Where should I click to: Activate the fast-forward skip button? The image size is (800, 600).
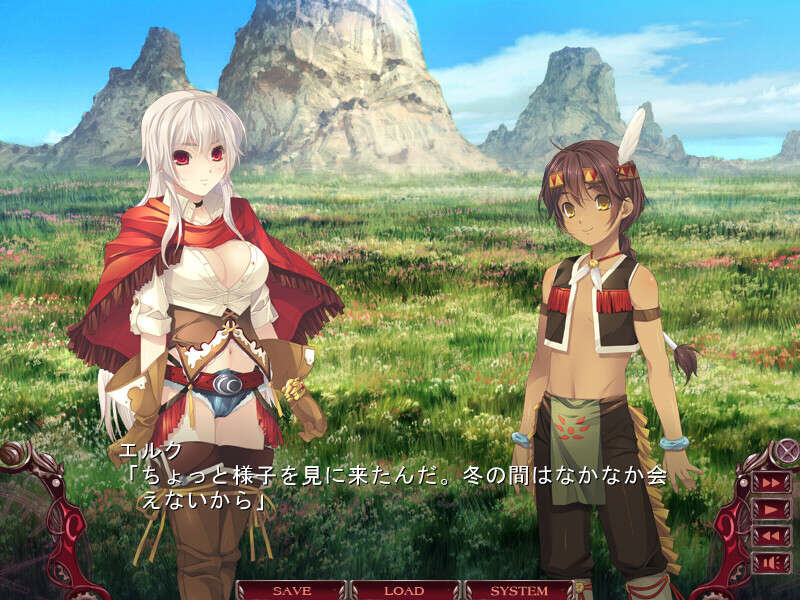click(x=771, y=482)
